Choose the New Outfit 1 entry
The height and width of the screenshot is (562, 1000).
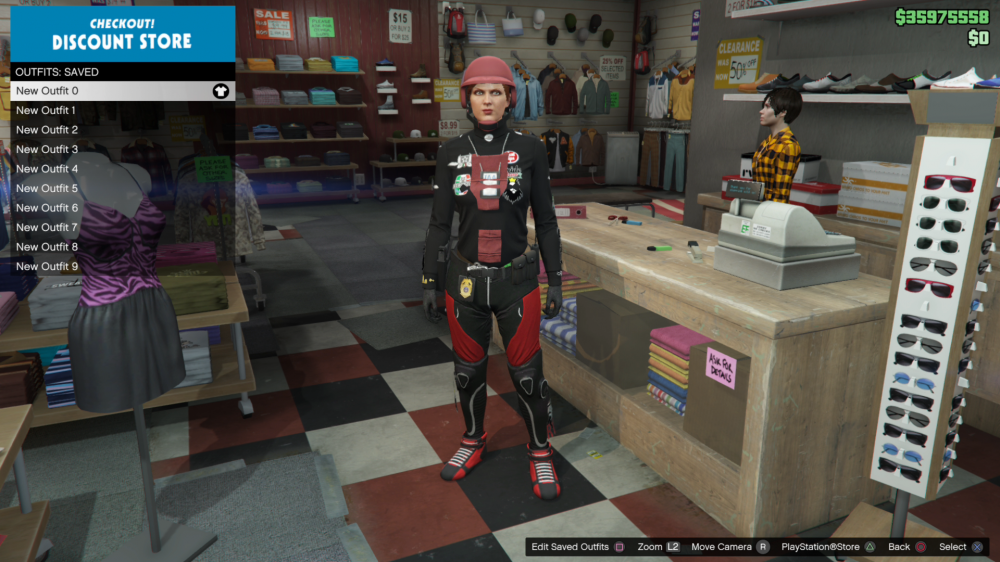47,110
